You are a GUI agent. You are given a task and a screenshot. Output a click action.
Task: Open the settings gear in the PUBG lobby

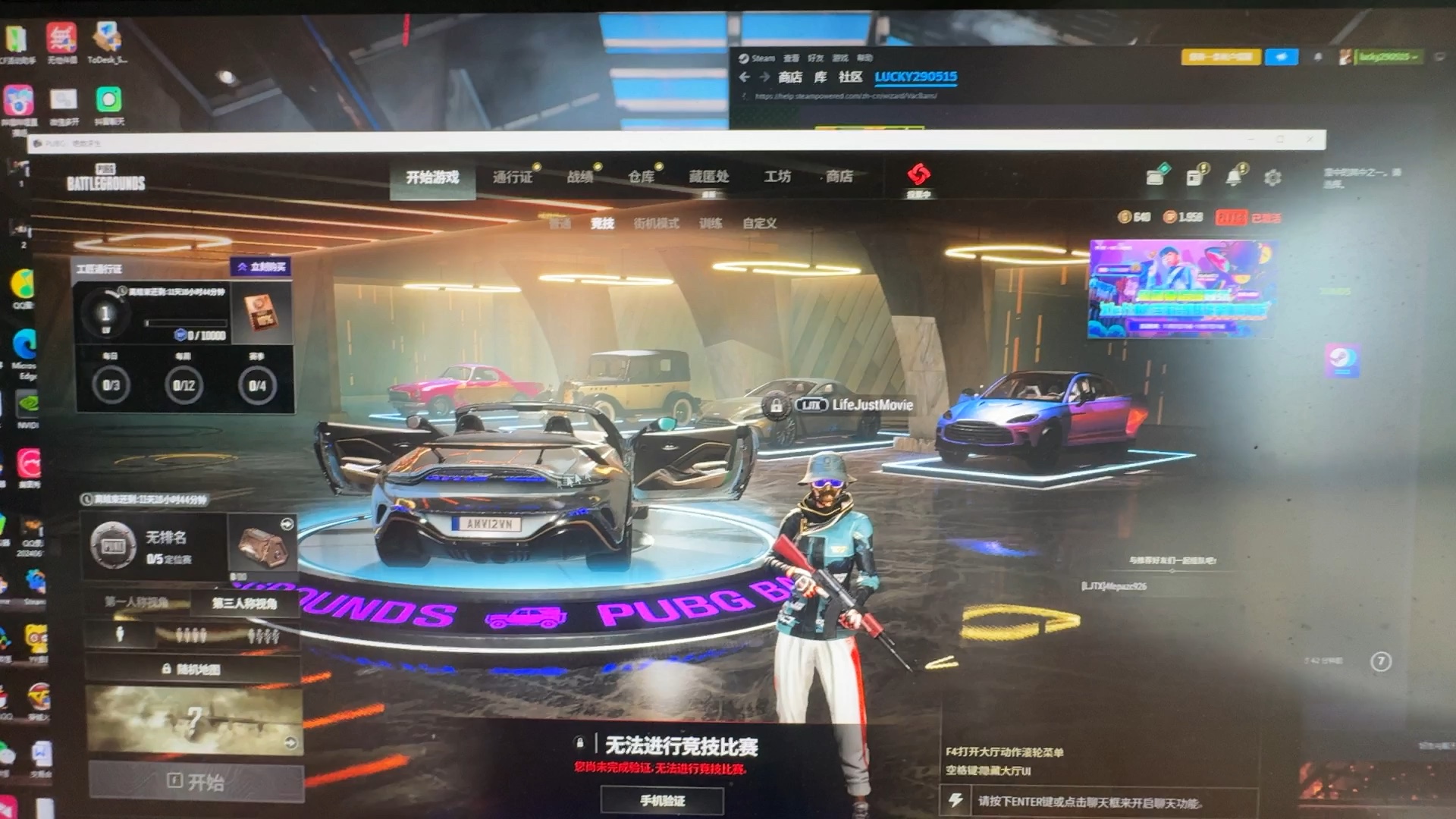click(1272, 176)
